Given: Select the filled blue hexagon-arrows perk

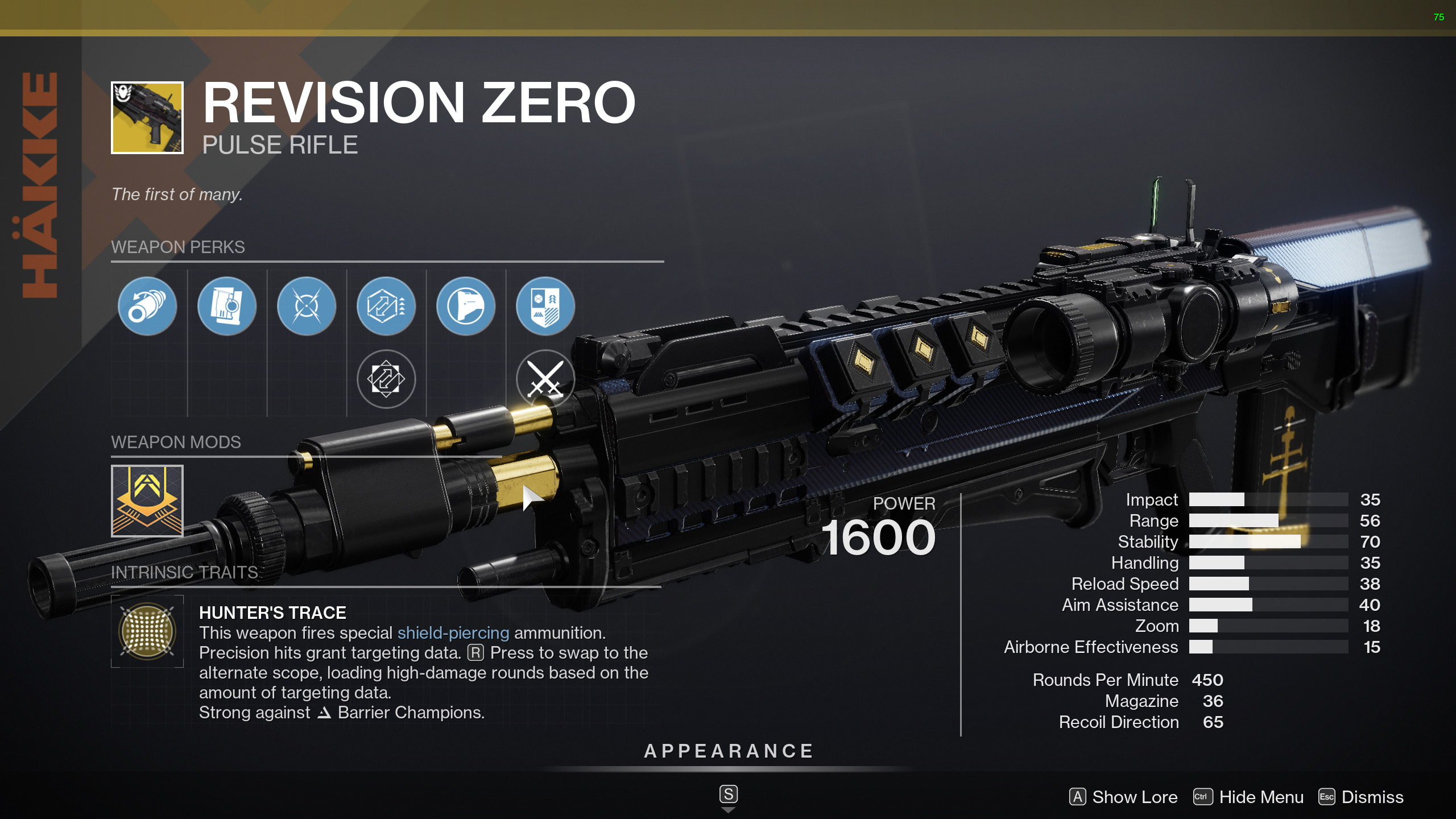Looking at the screenshot, I should pos(386,307).
